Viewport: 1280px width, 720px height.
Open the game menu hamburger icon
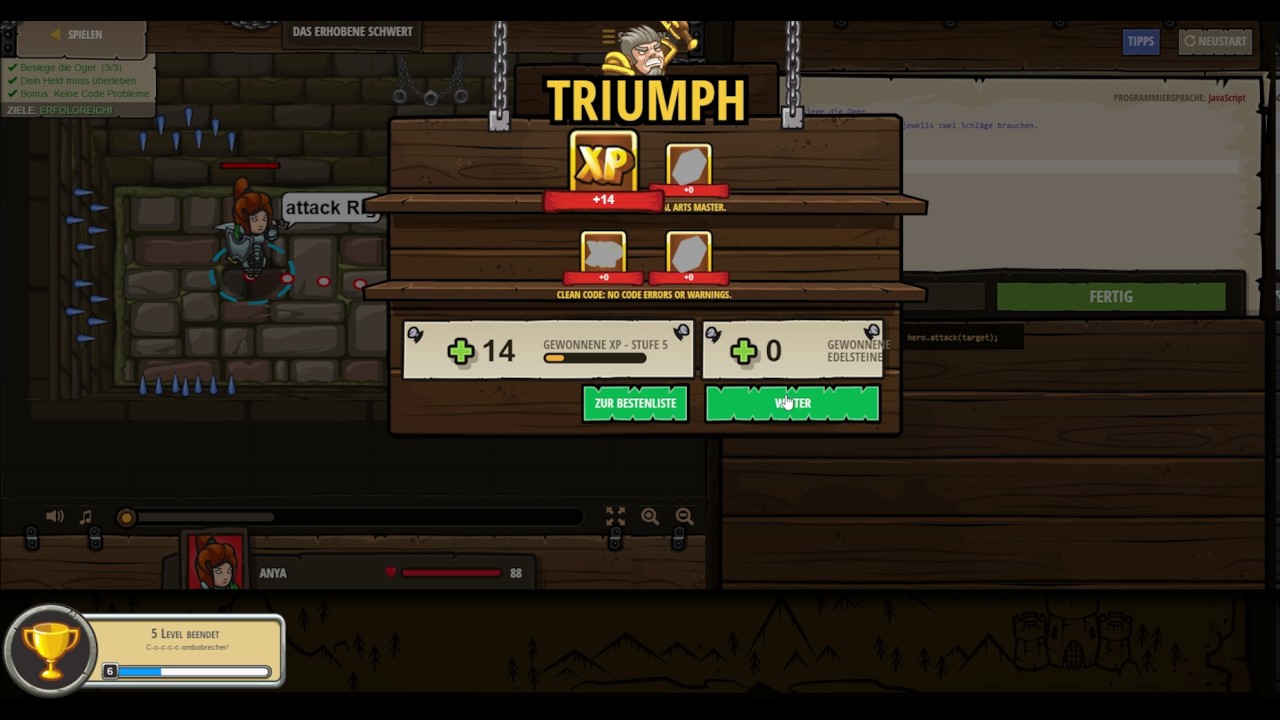pos(608,36)
